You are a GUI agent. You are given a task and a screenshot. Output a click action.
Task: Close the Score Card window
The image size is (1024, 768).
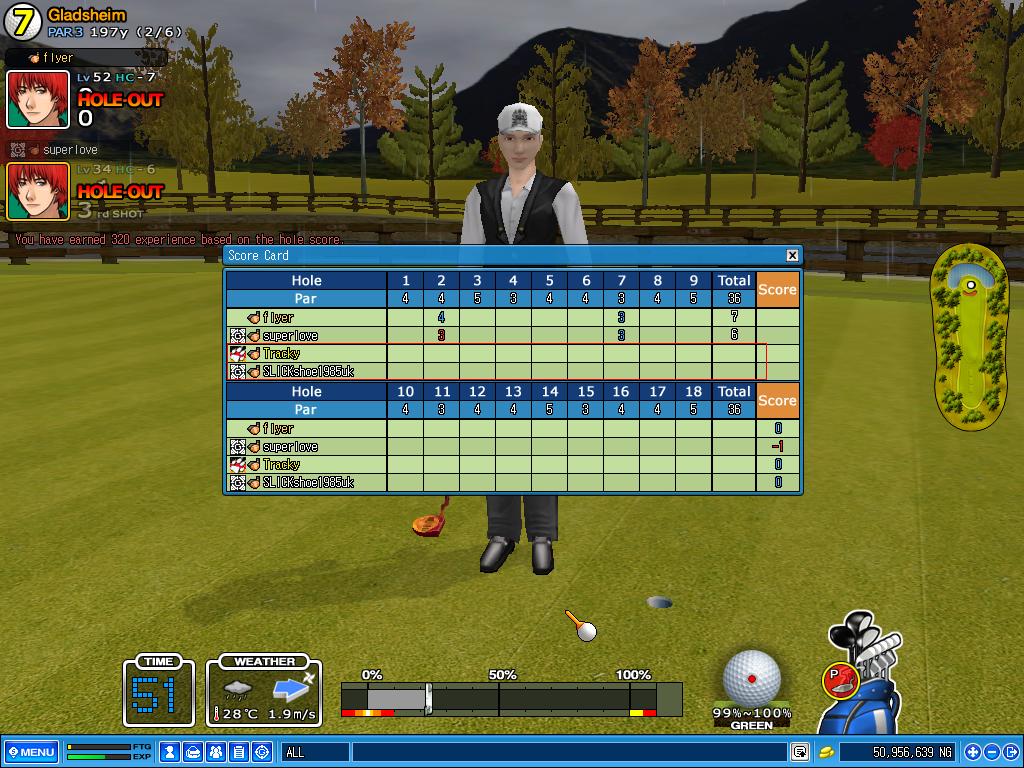[x=792, y=255]
